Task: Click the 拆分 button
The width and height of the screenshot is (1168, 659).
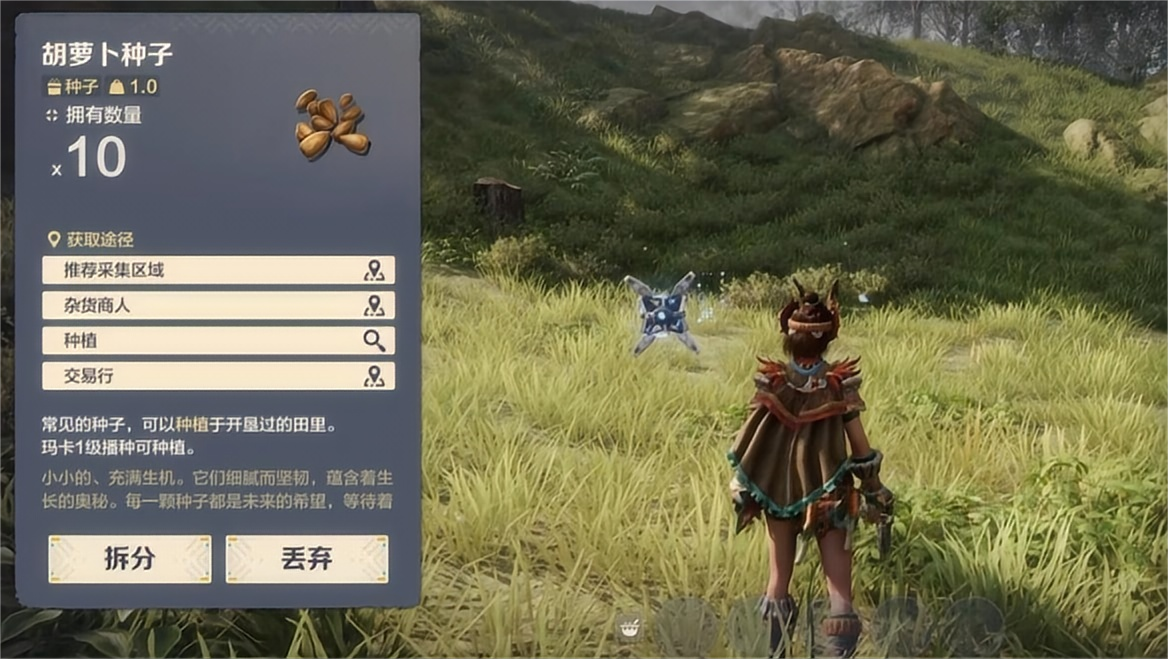Action: point(130,558)
